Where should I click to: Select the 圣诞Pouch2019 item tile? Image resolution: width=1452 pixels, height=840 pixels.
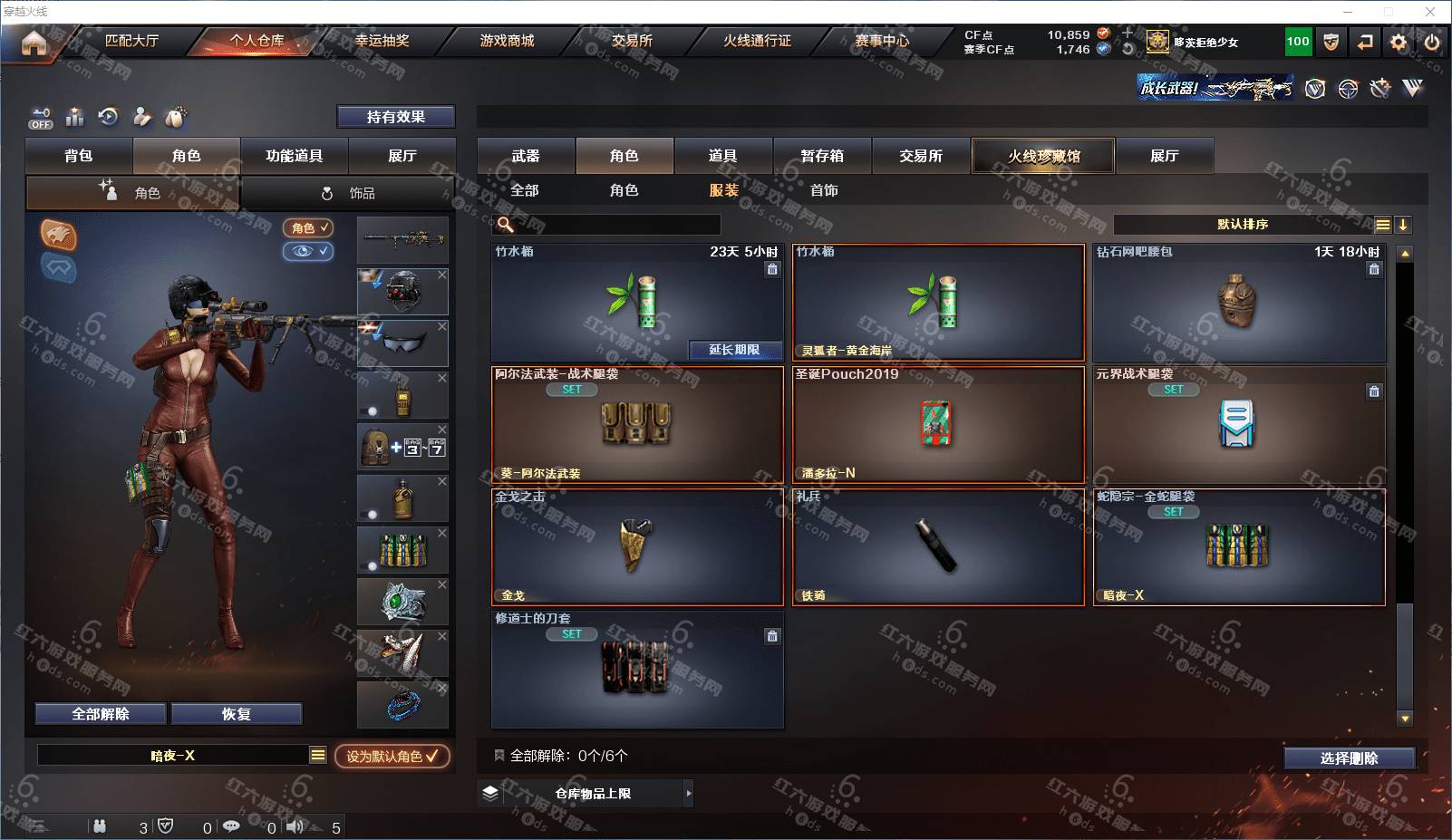938,424
